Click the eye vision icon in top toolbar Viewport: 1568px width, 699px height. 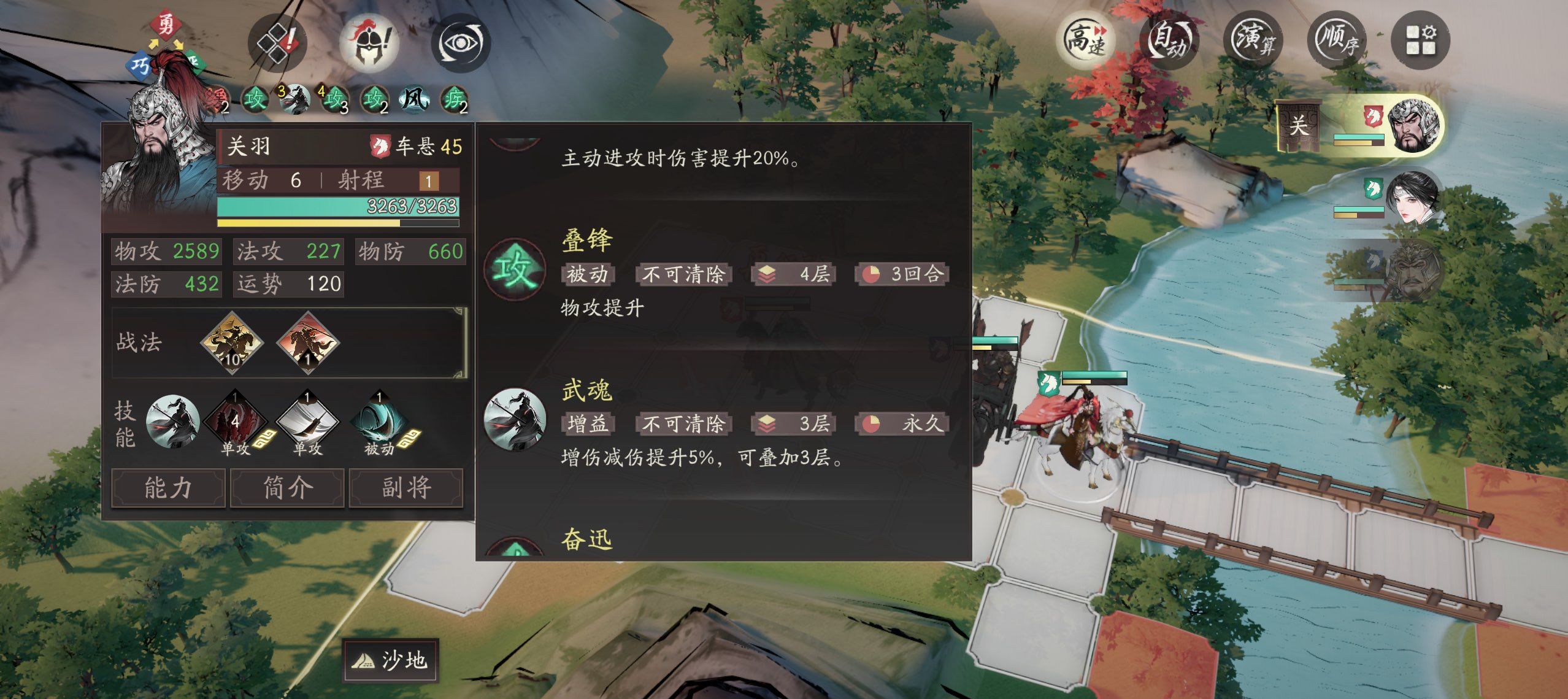(x=462, y=42)
